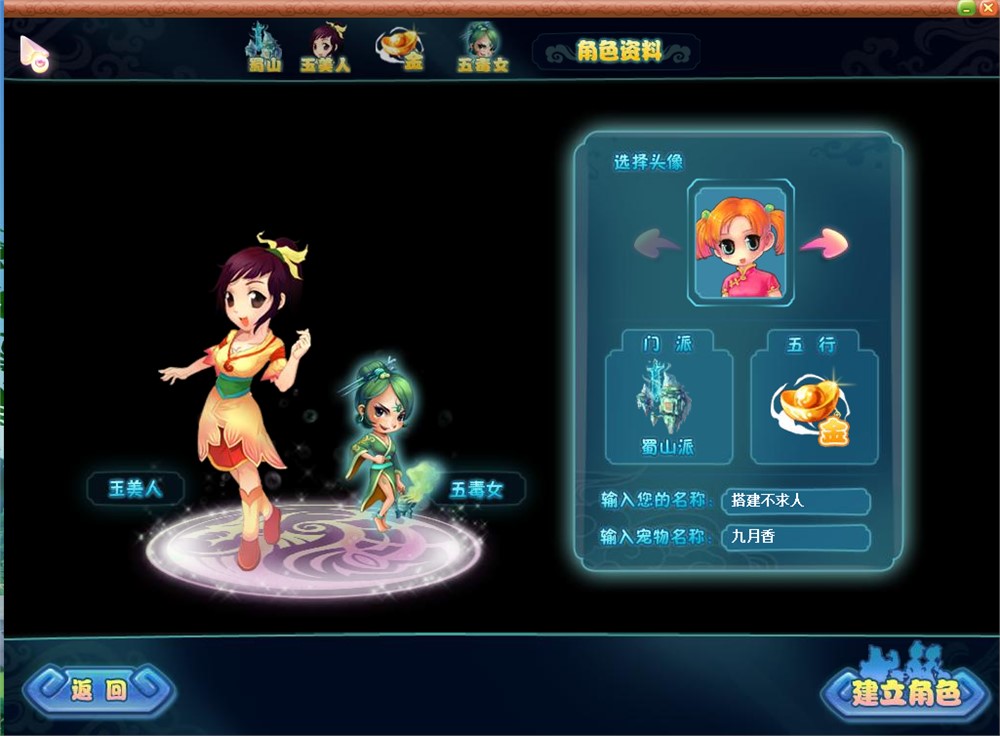
Task: Focus the pet name field containing 九月香
Action: coord(795,537)
